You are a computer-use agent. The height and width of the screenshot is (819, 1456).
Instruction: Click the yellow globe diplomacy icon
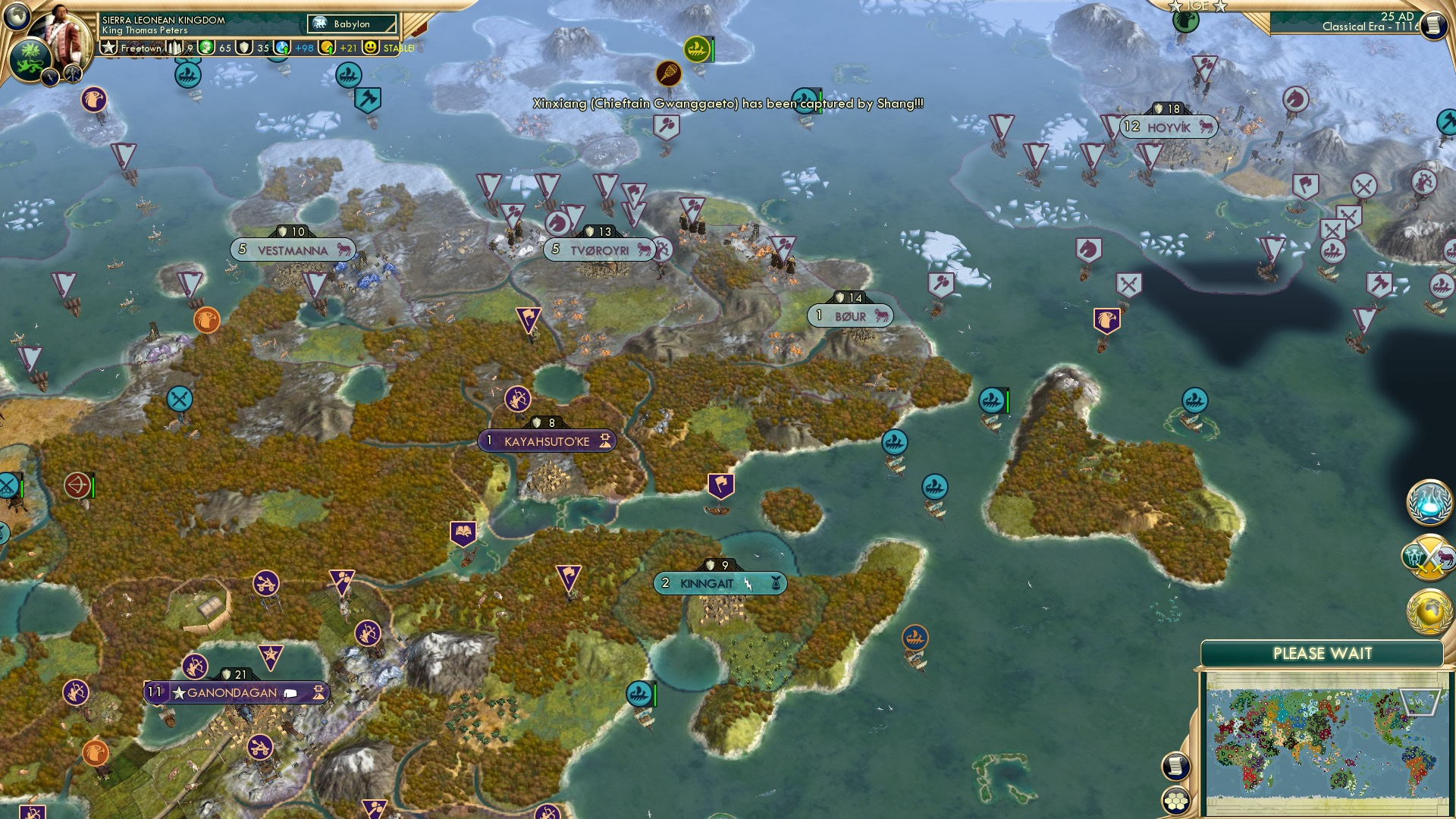pyautogui.click(x=1430, y=609)
